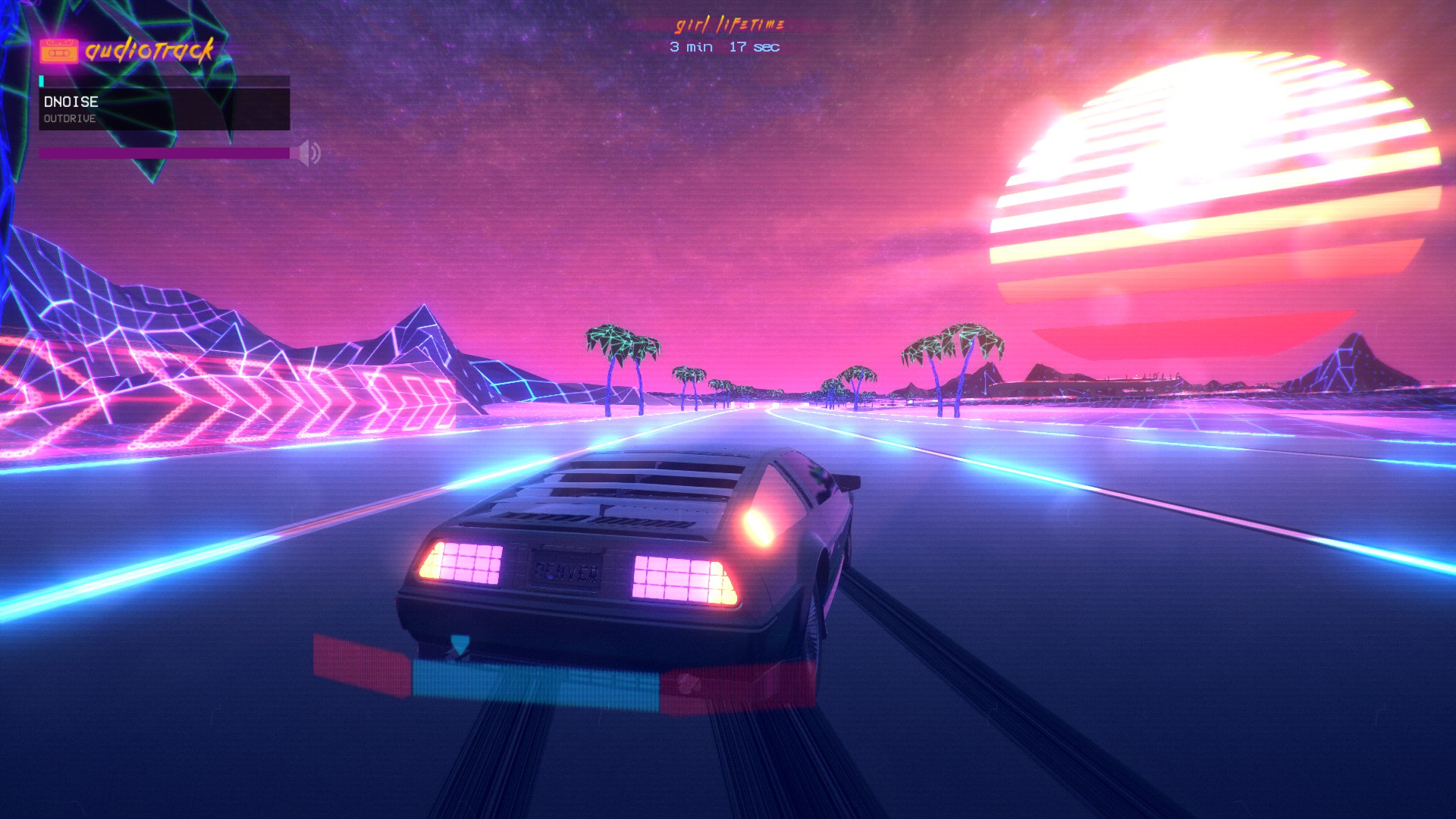Viewport: 1456px width, 819px height.
Task: Open the track list under OUTDRIVE label
Action: point(70,119)
